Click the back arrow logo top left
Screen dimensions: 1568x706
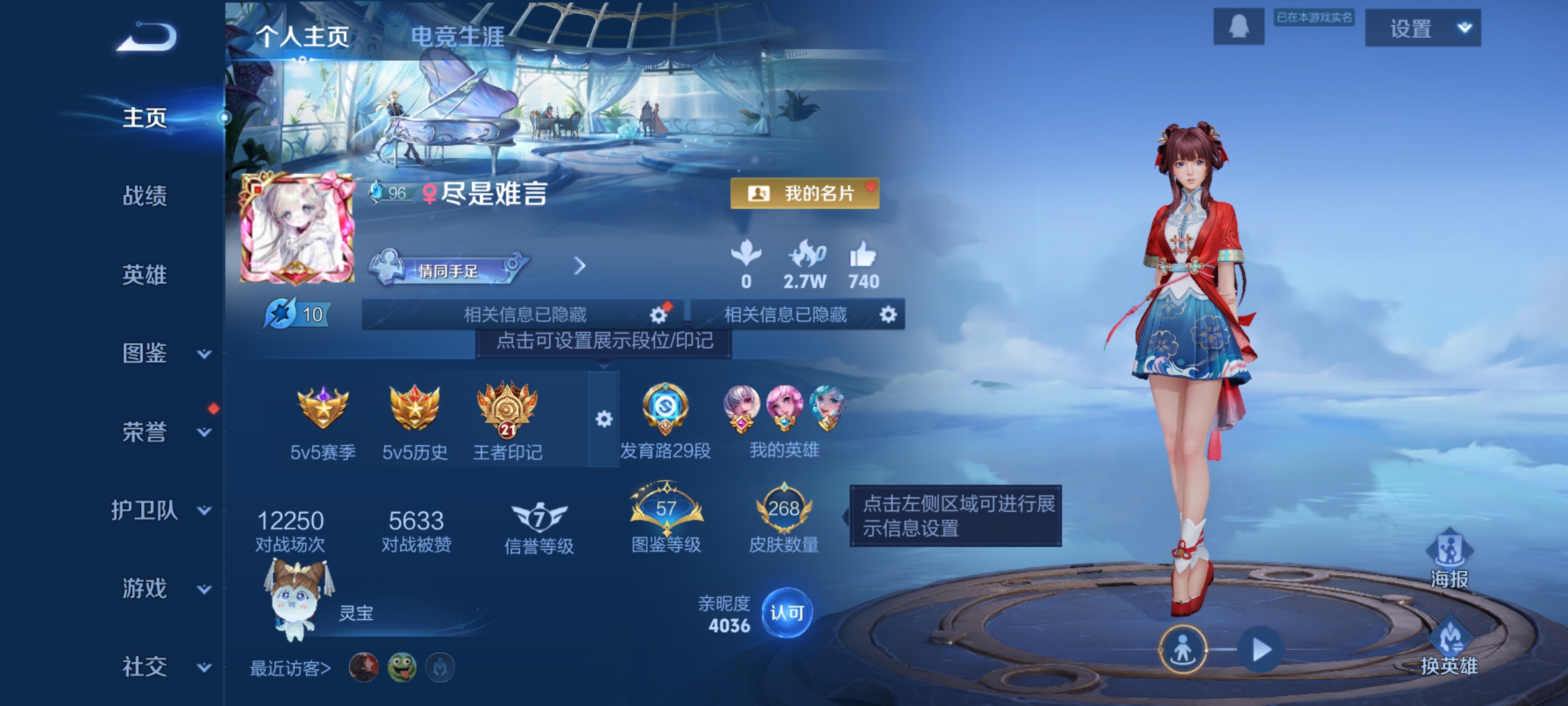[x=145, y=37]
